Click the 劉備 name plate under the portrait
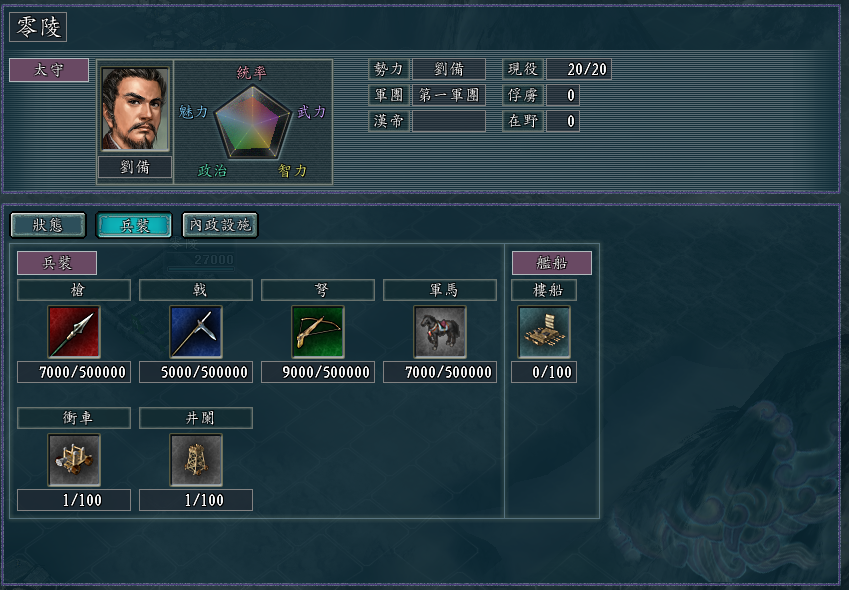 point(135,167)
